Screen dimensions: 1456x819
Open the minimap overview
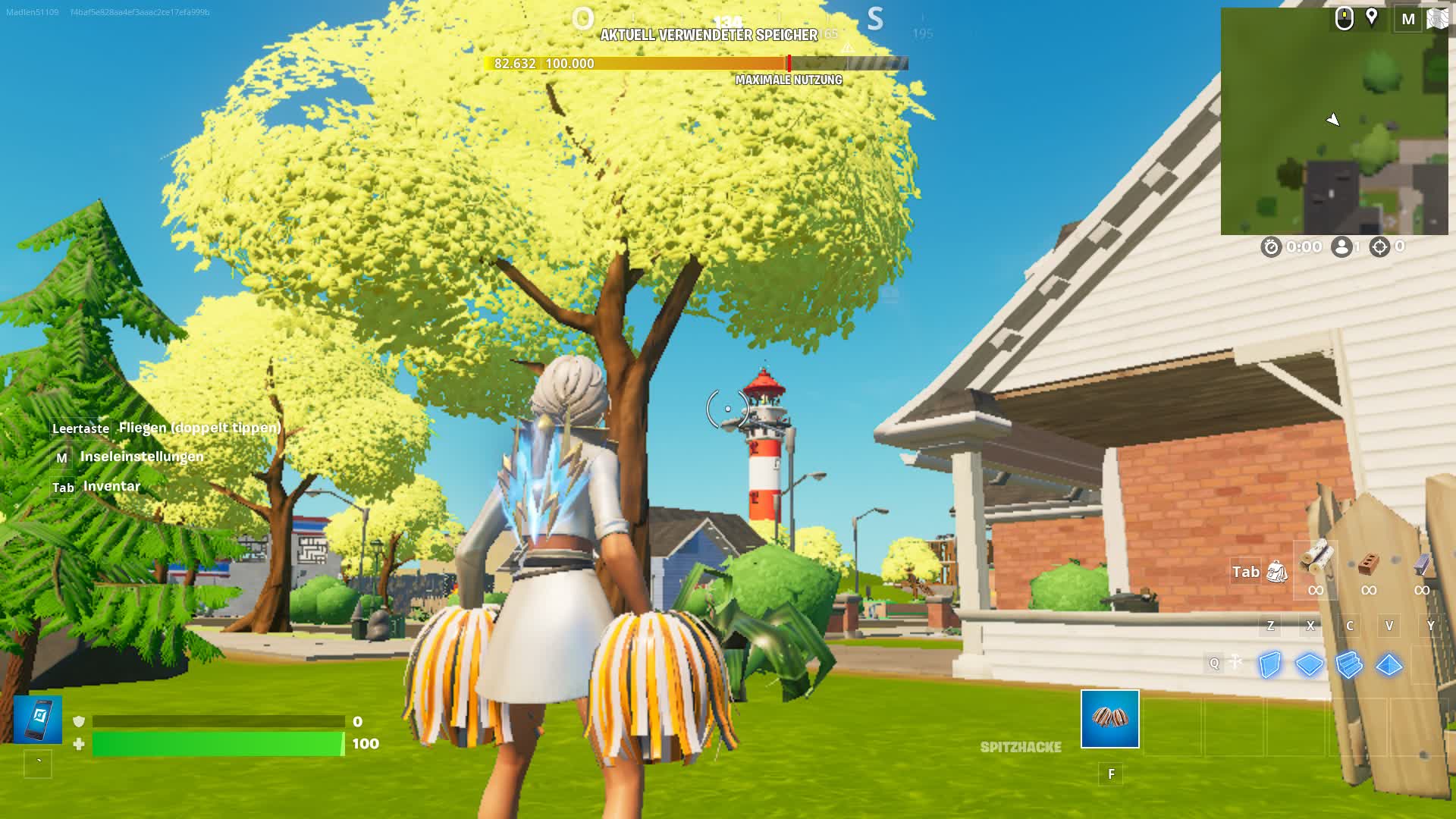click(x=1334, y=121)
